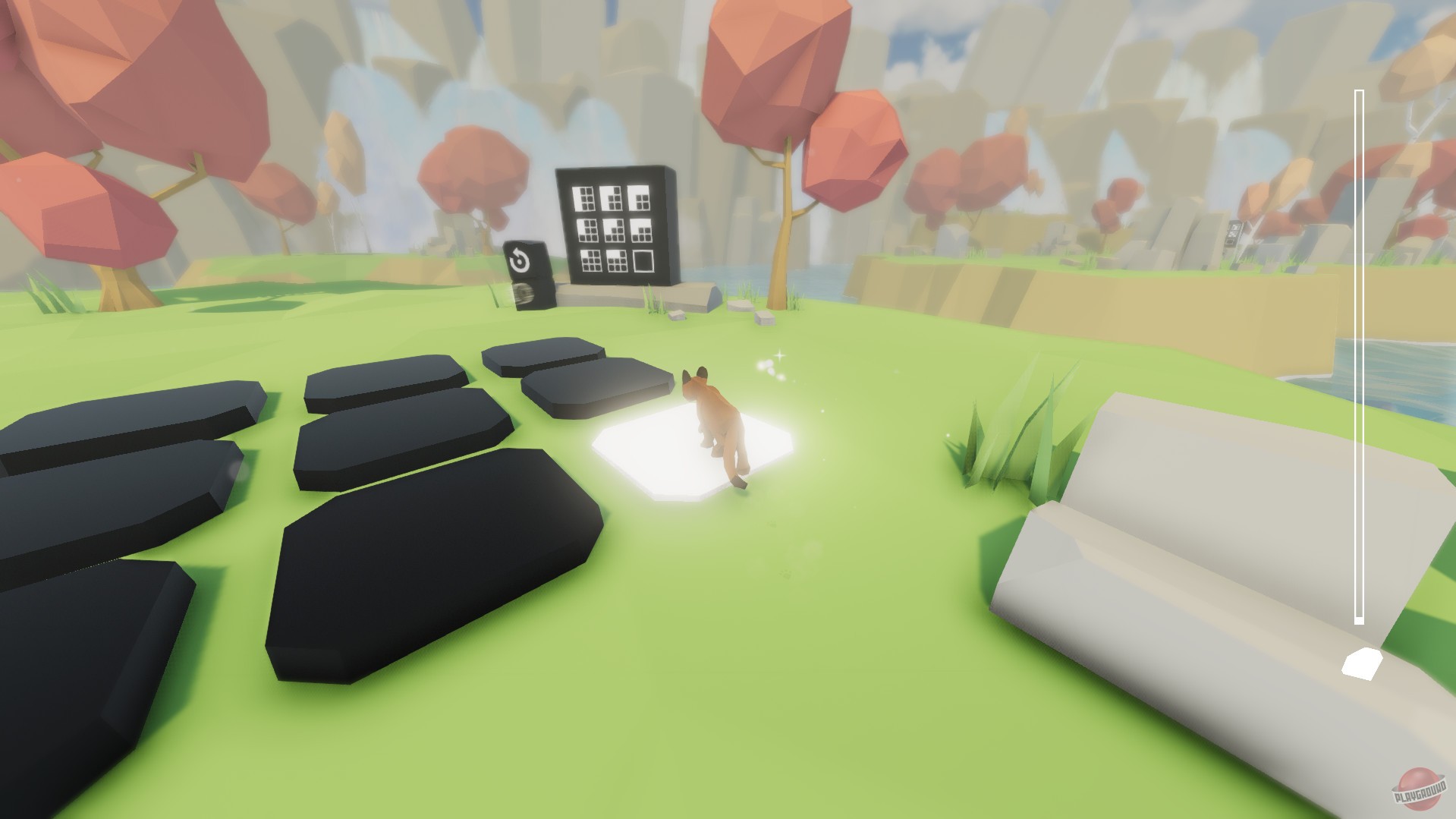This screenshot has height=819, width=1456.
Task: Select the bottom-middle pattern tile on the board
Action: [x=616, y=261]
